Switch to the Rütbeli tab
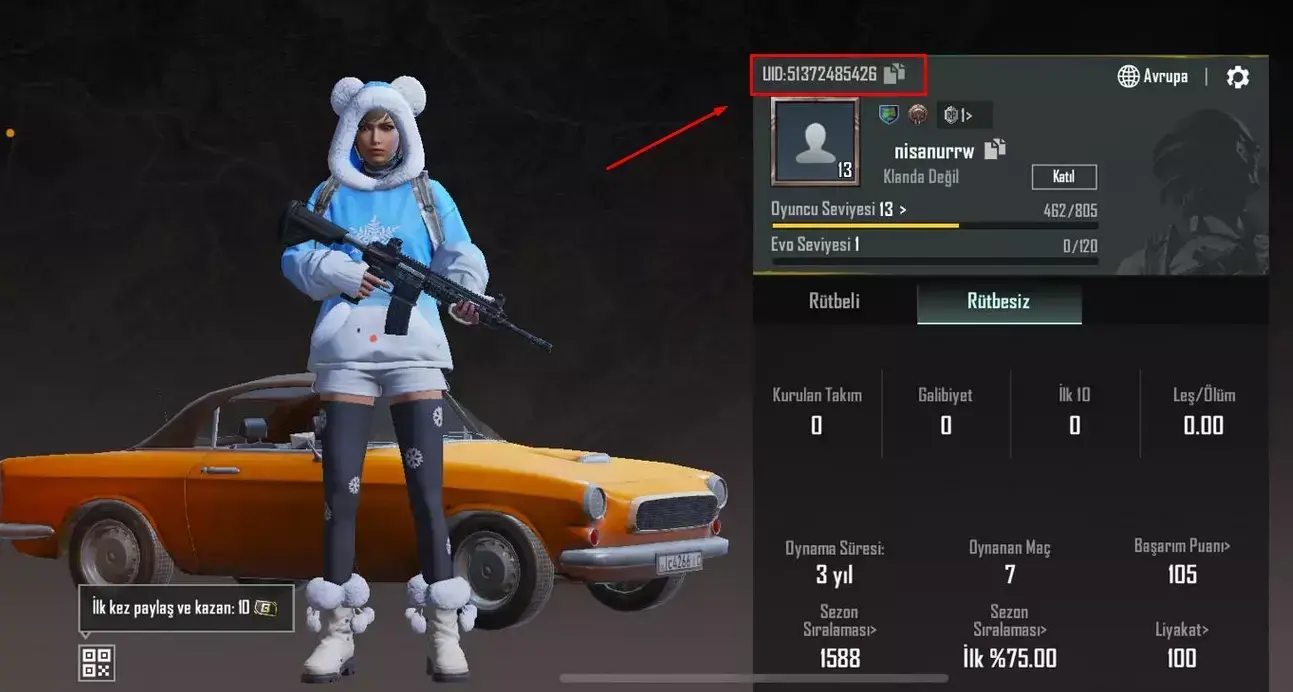1293x692 pixels. pos(834,301)
